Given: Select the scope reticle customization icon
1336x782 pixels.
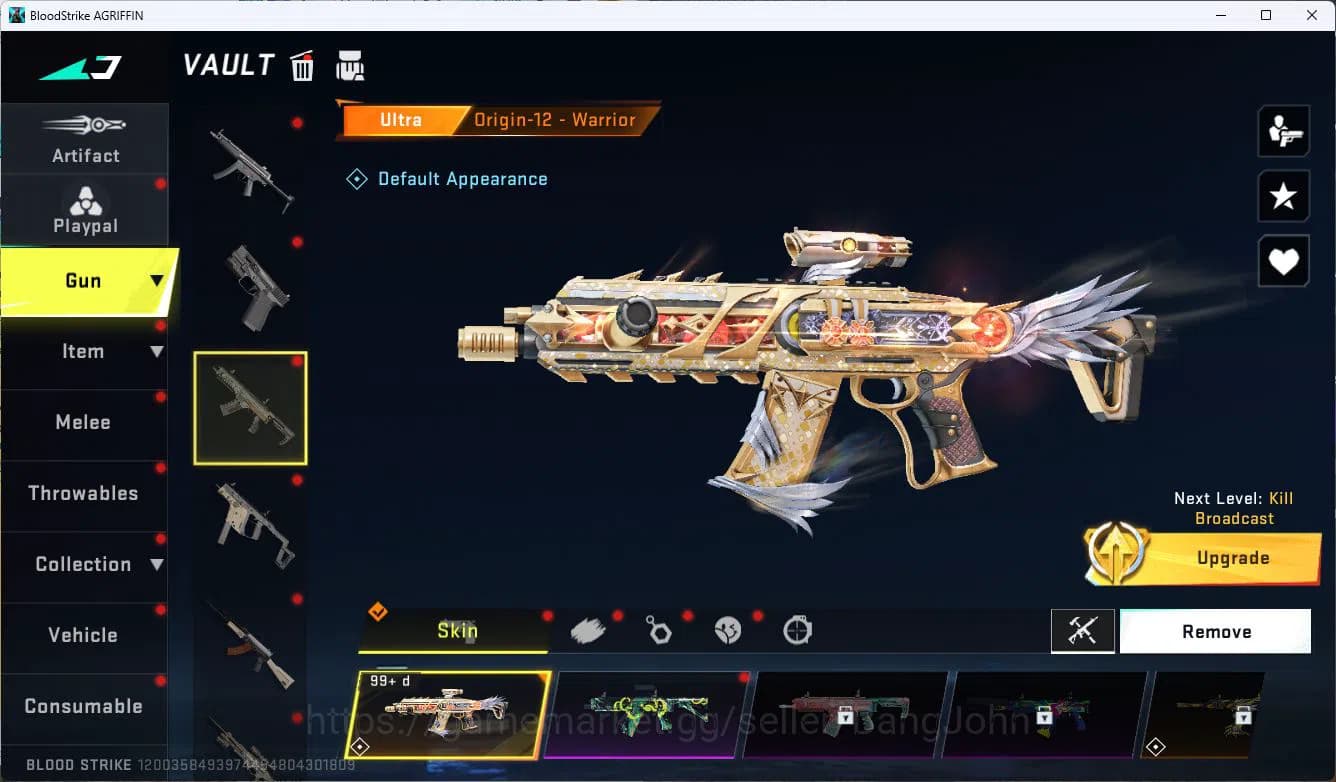Looking at the screenshot, I should coord(797,628).
